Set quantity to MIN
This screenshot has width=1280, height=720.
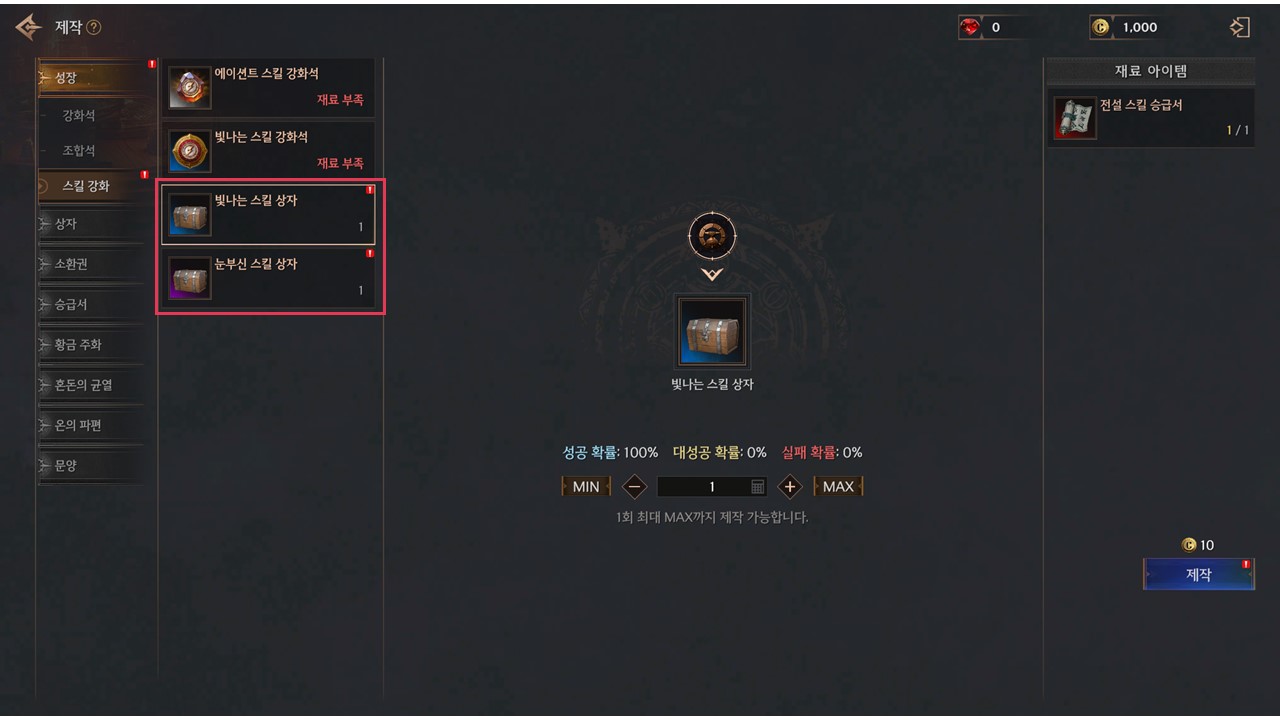[586, 487]
